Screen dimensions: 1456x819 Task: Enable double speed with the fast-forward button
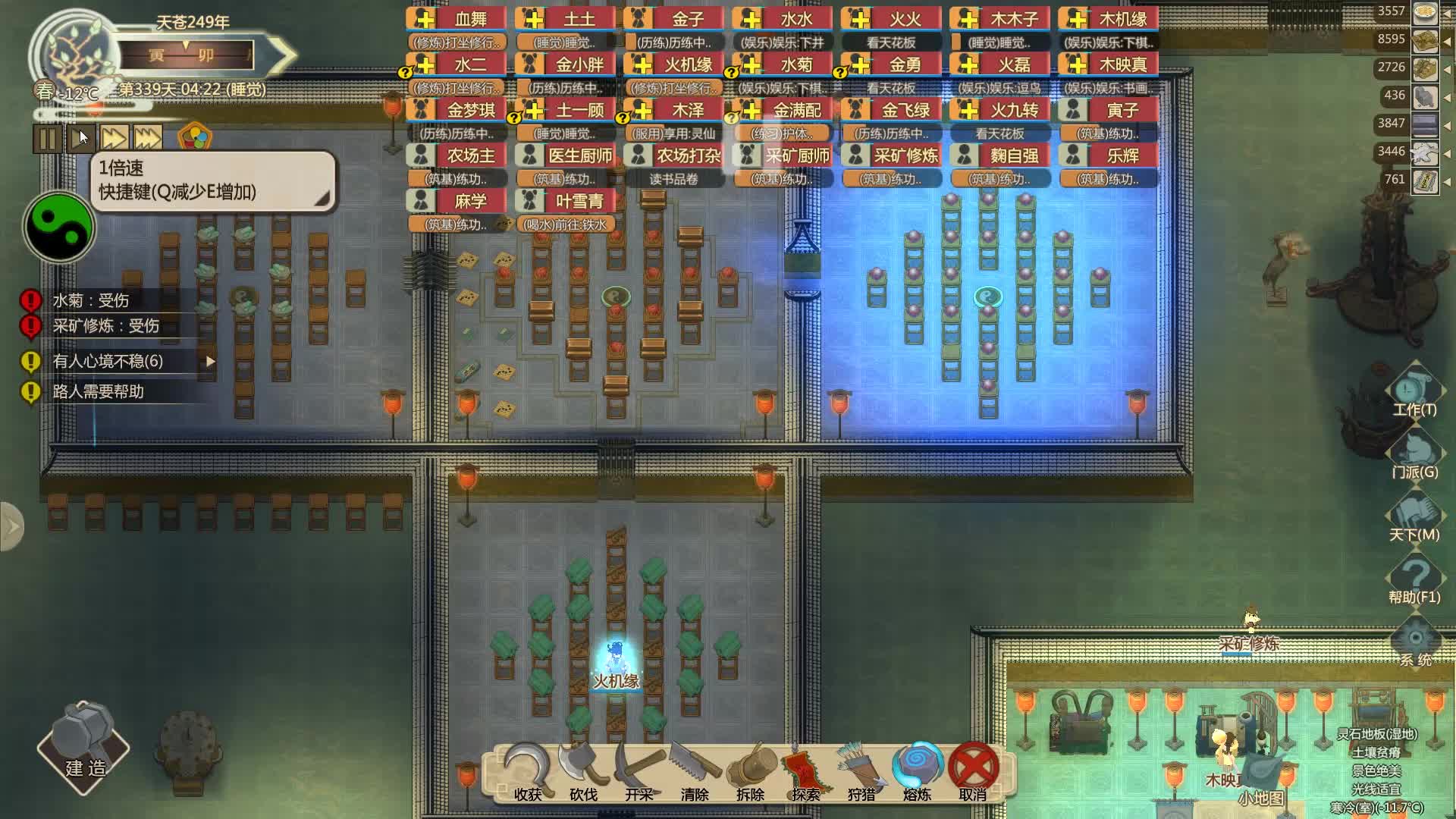(113, 137)
